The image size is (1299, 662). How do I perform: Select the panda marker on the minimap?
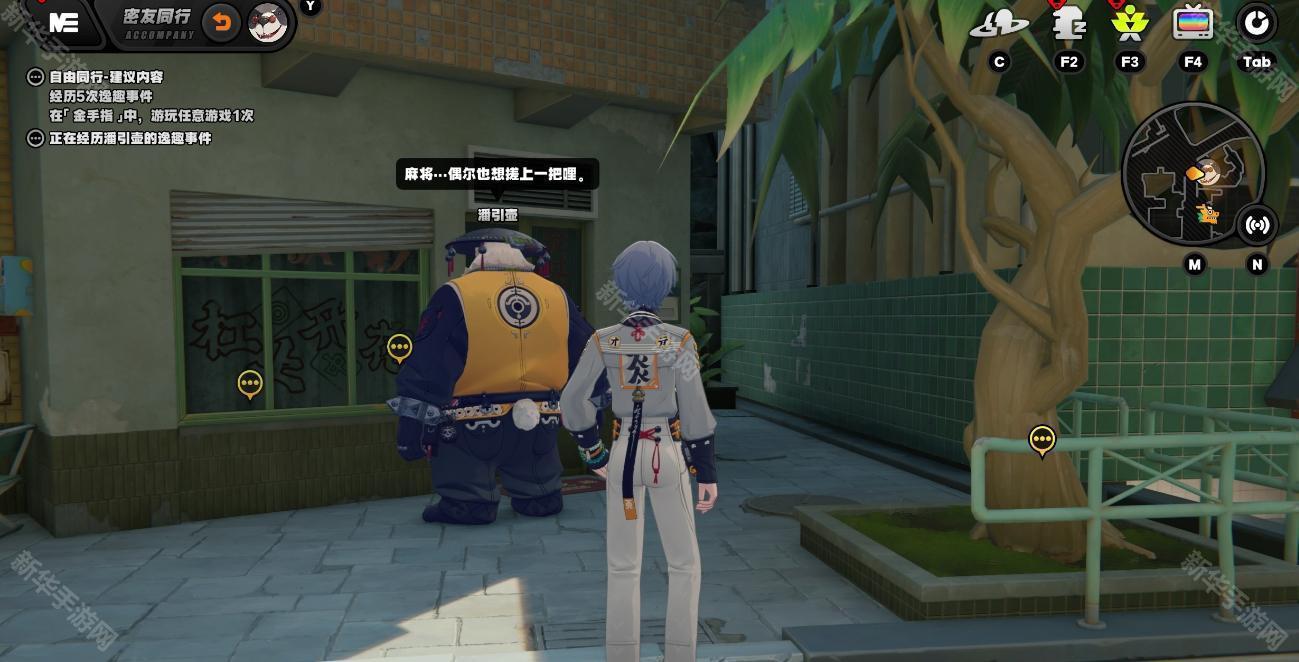[1210, 174]
